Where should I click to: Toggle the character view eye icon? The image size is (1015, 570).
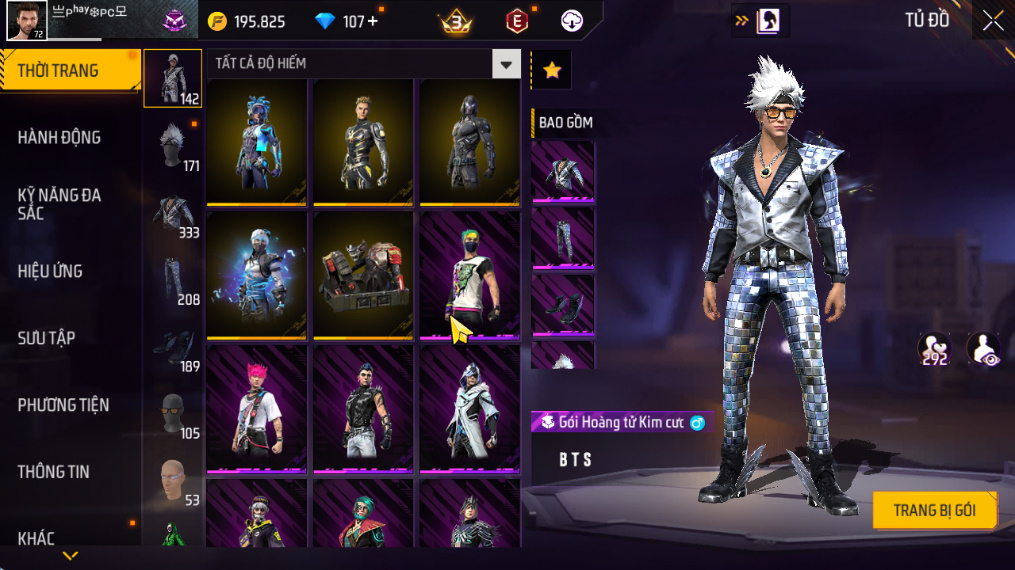(983, 349)
